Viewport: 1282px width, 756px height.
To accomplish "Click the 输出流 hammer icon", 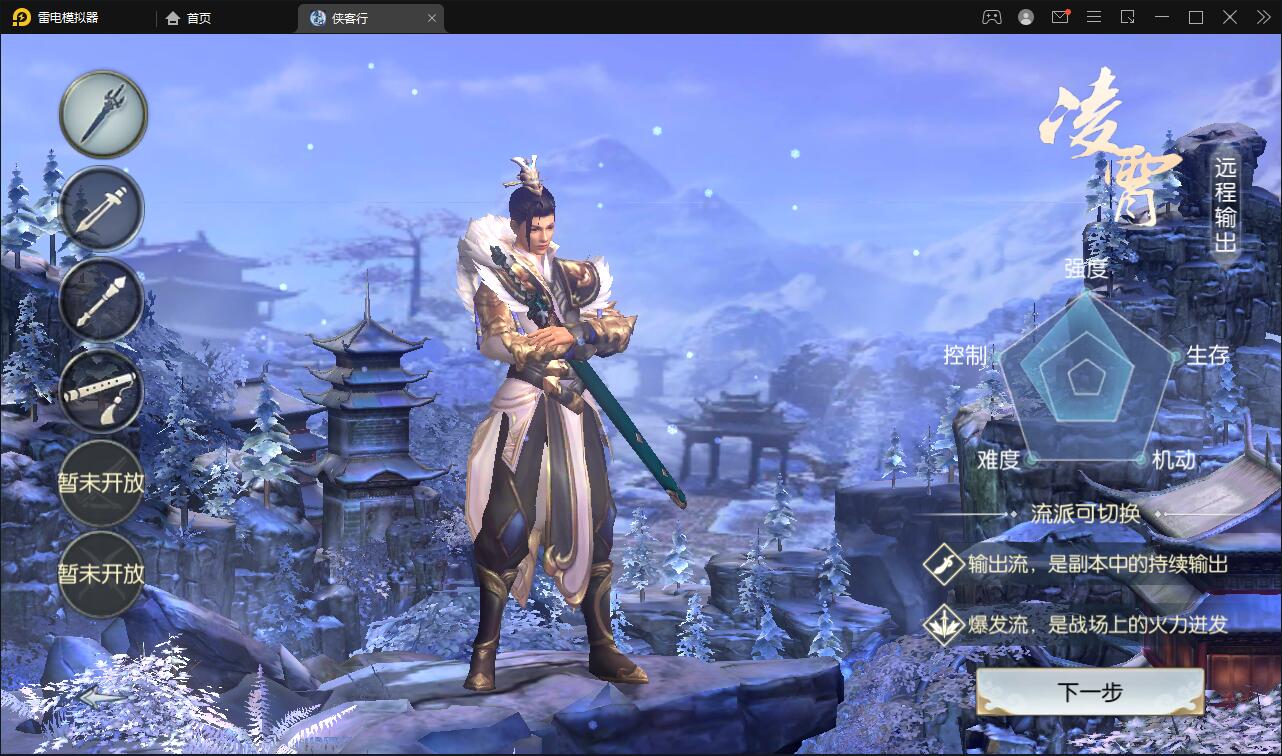I will (x=944, y=564).
